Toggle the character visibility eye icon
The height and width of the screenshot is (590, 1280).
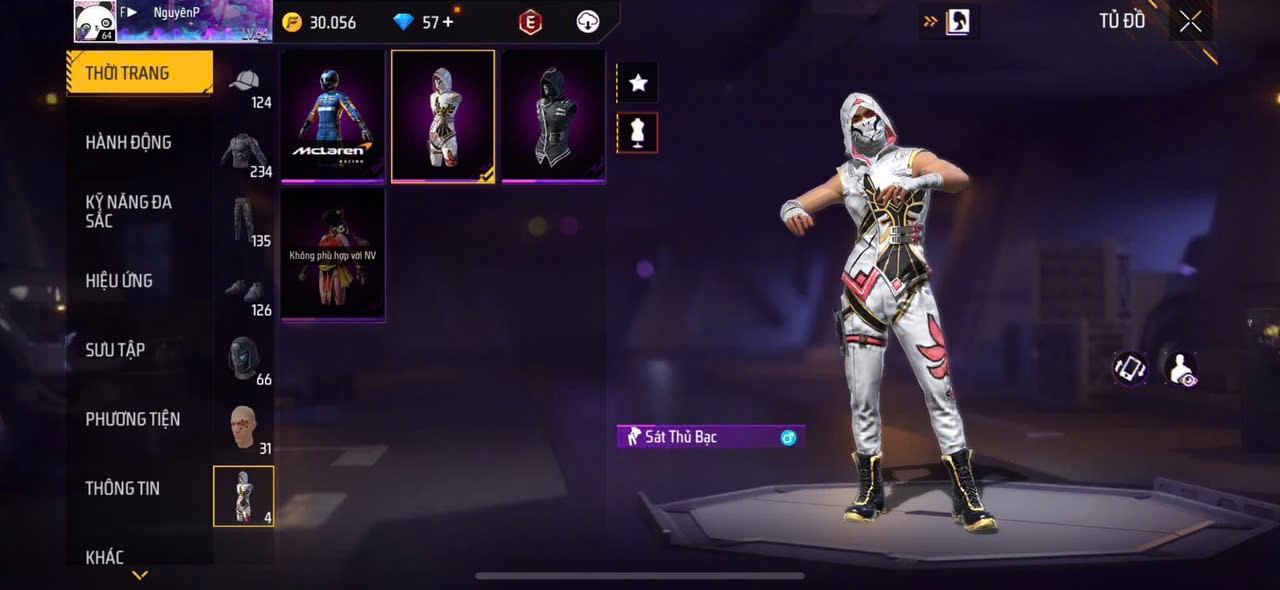pos(1182,368)
